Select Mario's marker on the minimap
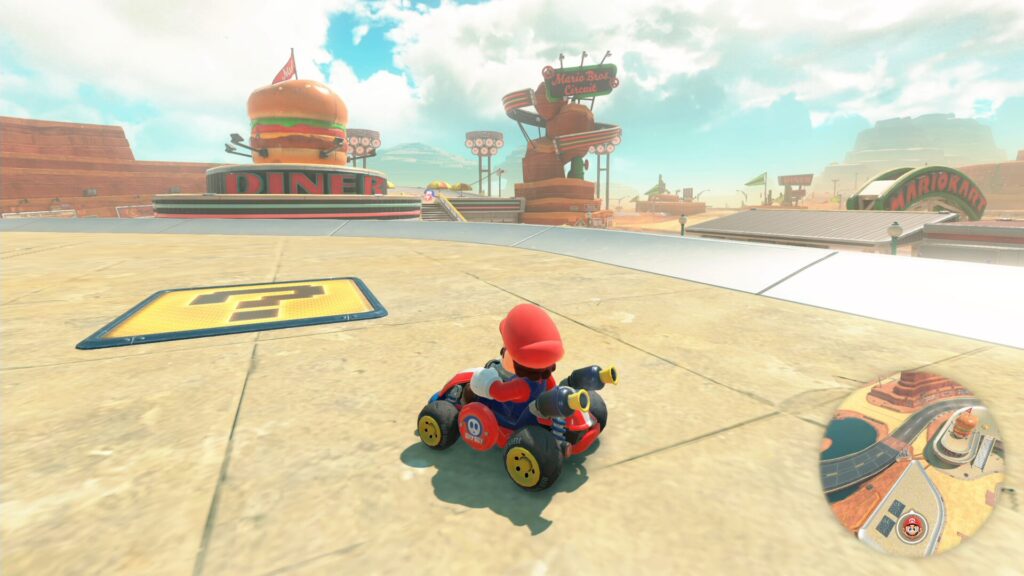 910,525
